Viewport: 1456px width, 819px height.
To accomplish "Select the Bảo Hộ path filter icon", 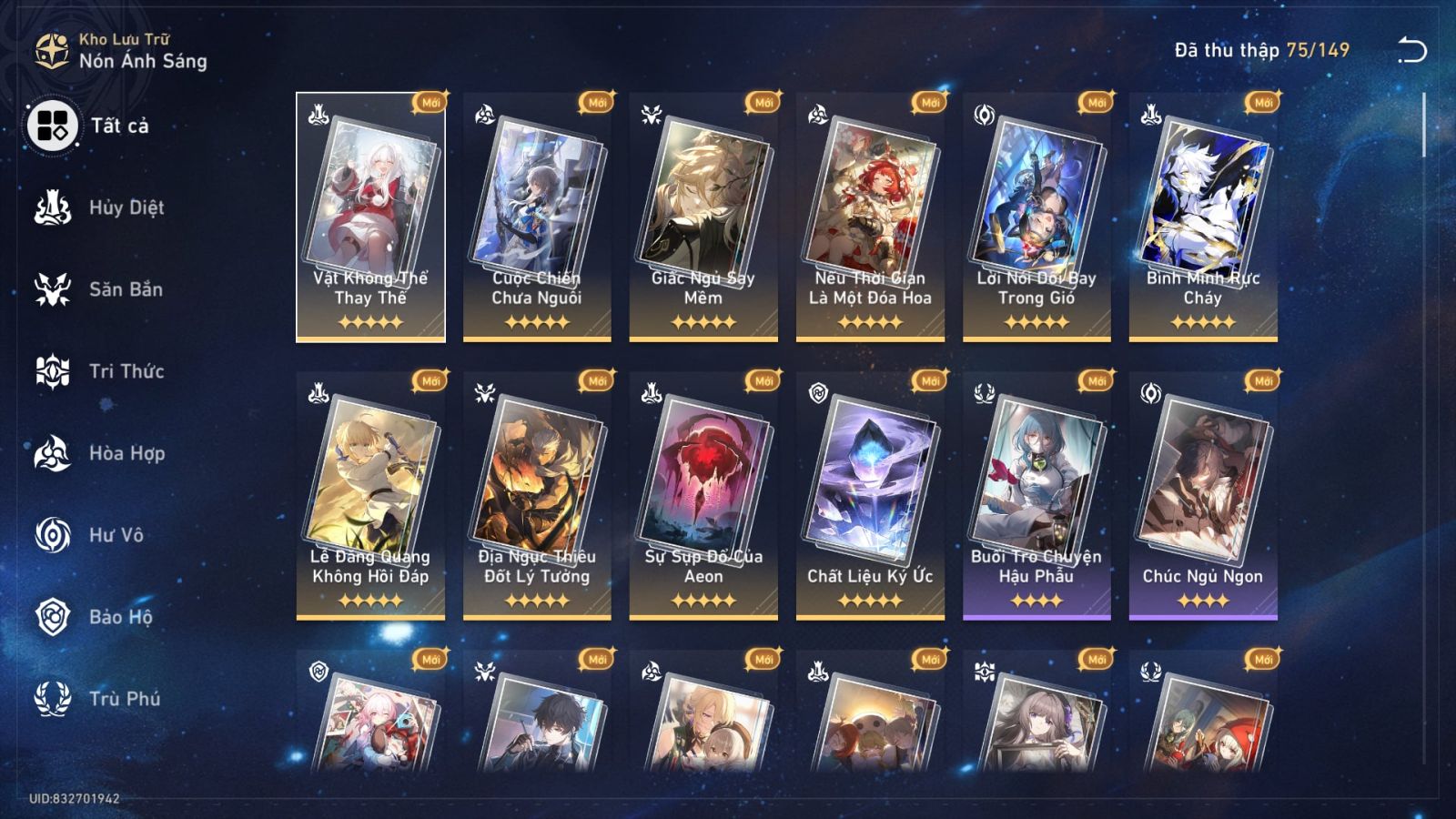I will pos(55,617).
